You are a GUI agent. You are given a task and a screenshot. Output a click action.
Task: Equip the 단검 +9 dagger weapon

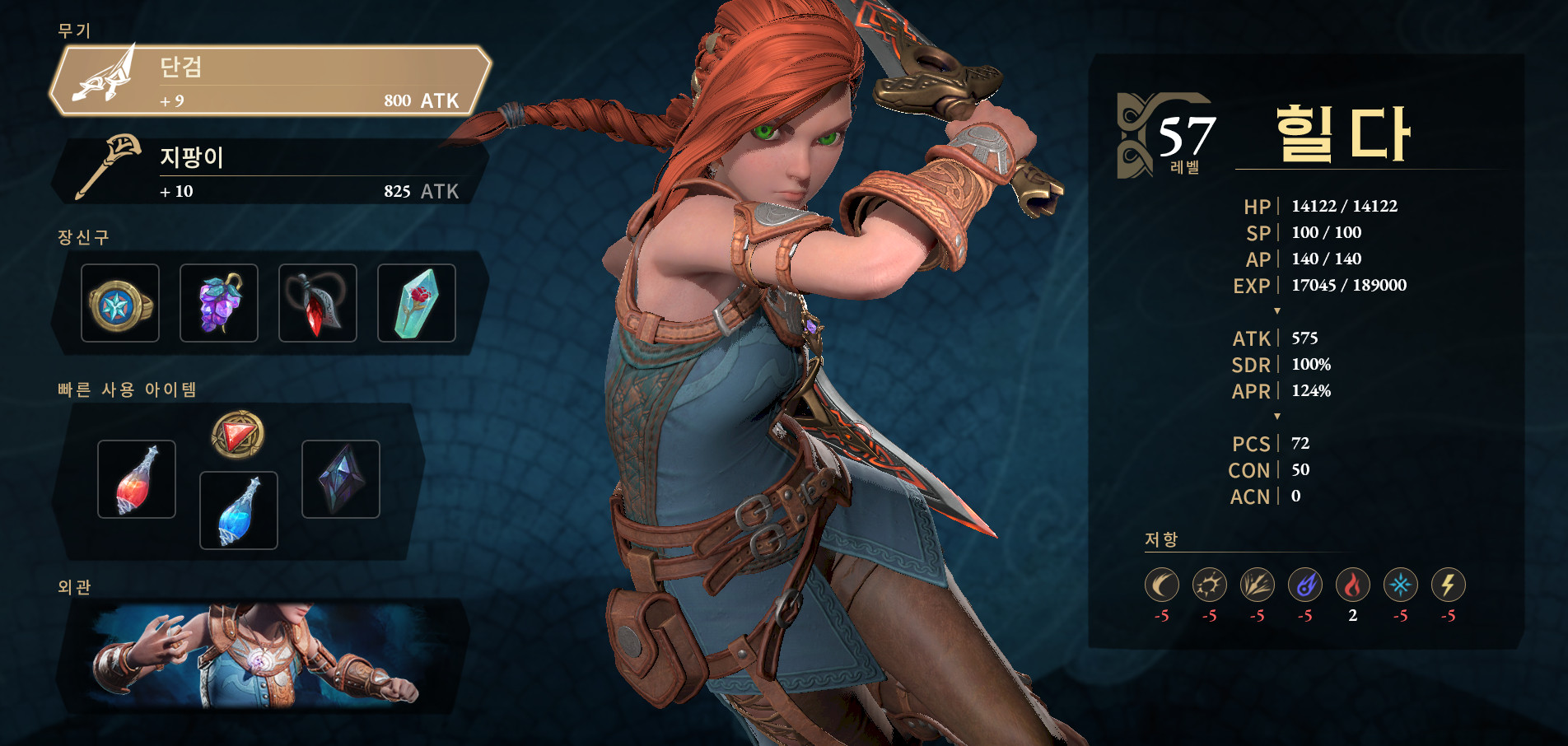(264, 79)
